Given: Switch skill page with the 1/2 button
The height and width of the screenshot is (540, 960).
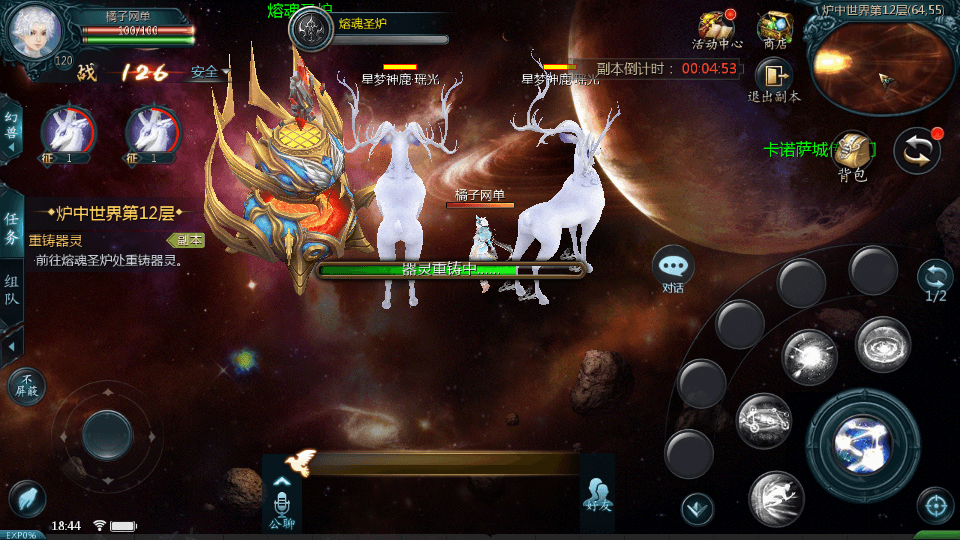Looking at the screenshot, I should [x=935, y=279].
